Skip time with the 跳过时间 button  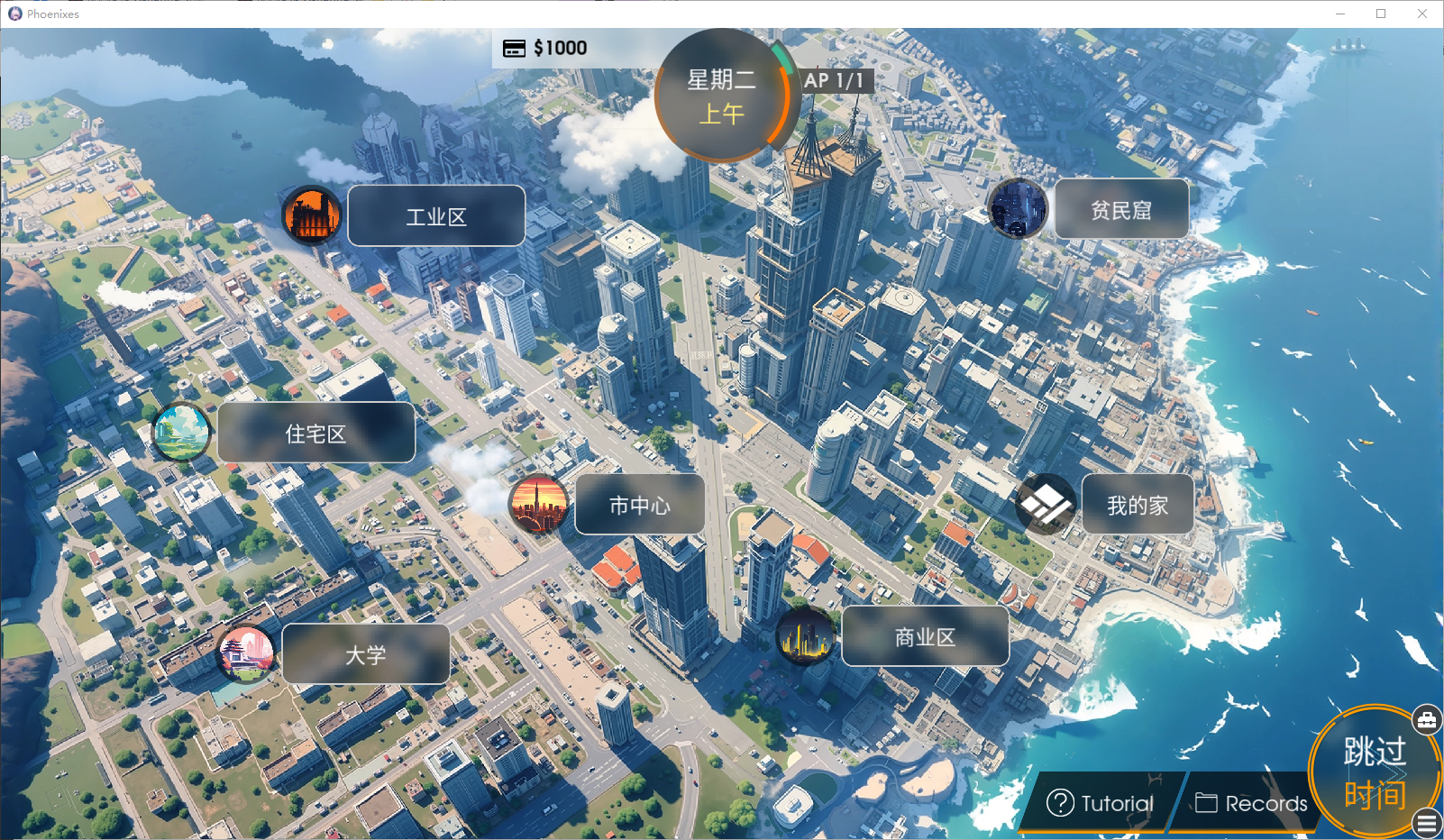pos(1373,772)
